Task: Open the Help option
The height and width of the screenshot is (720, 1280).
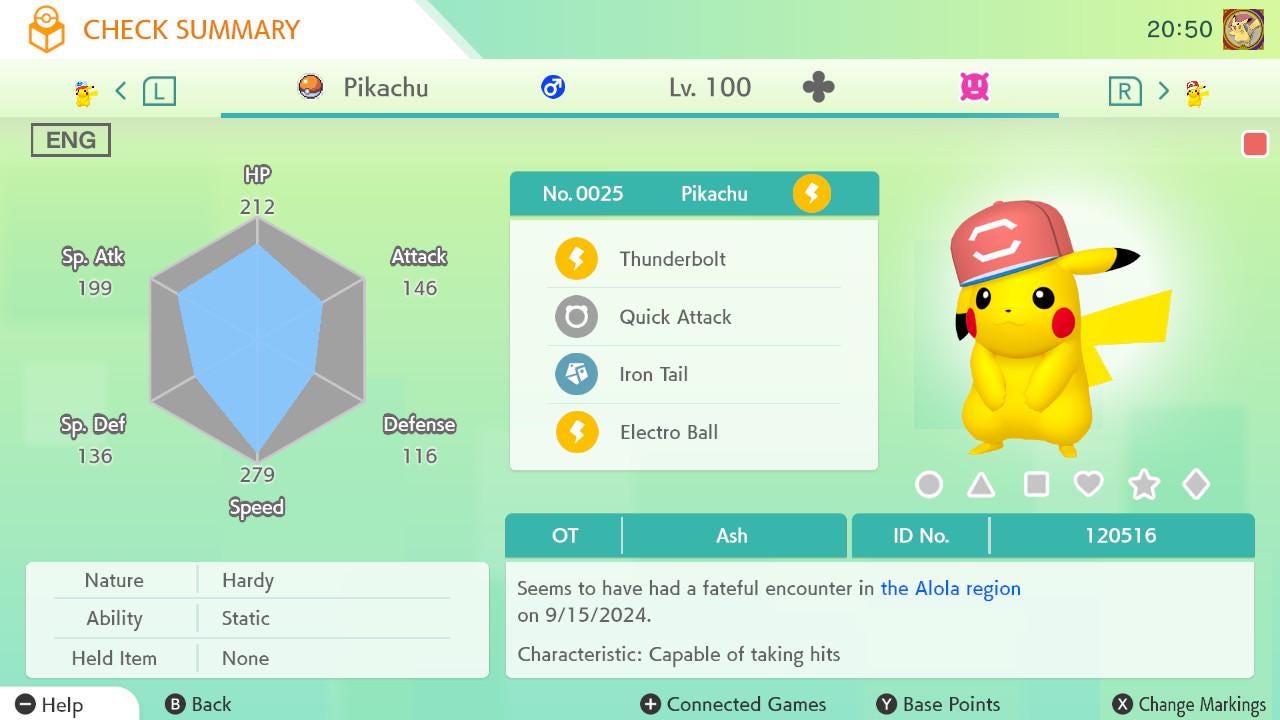Action: click(50, 705)
